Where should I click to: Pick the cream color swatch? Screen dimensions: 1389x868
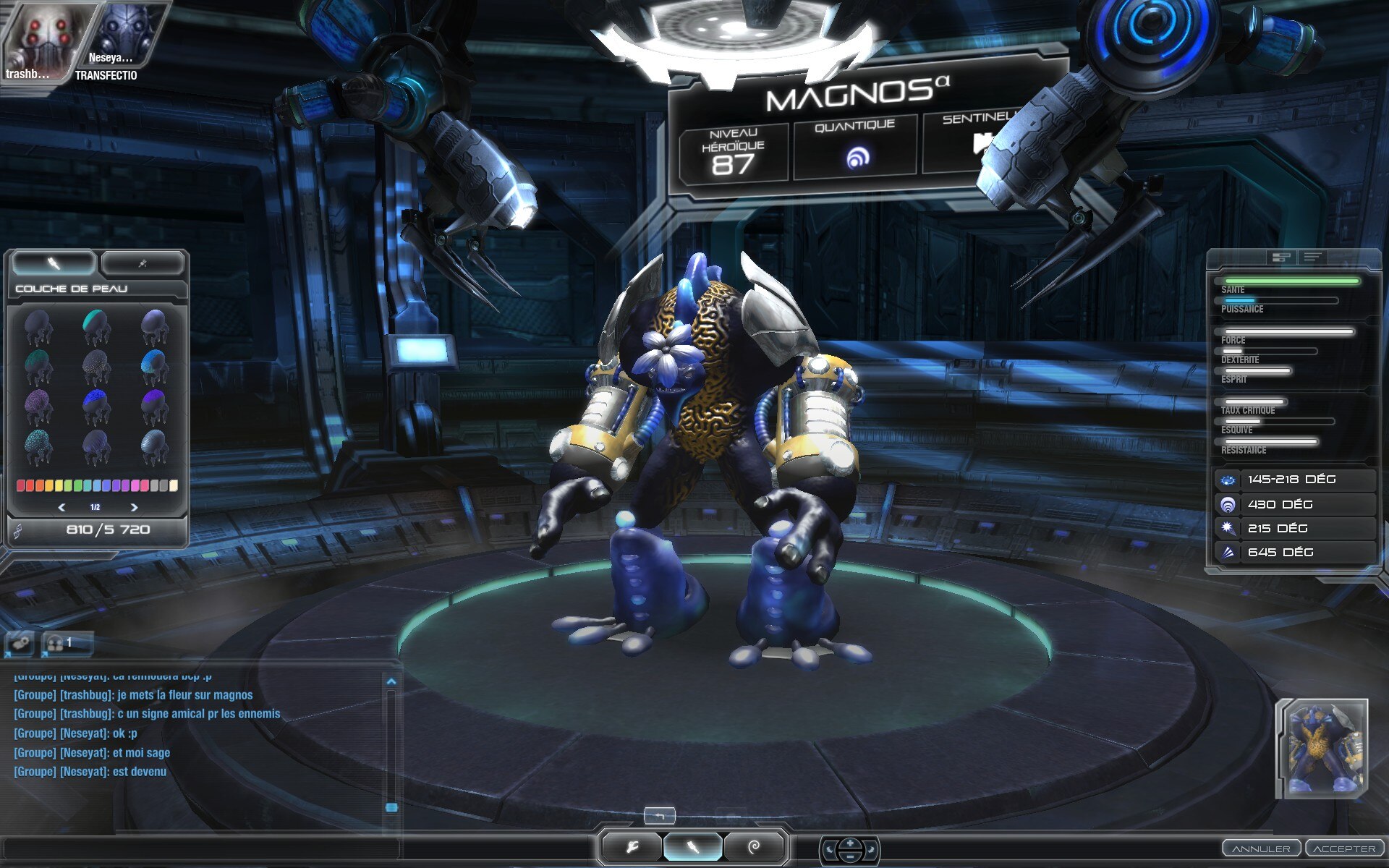[x=174, y=485]
